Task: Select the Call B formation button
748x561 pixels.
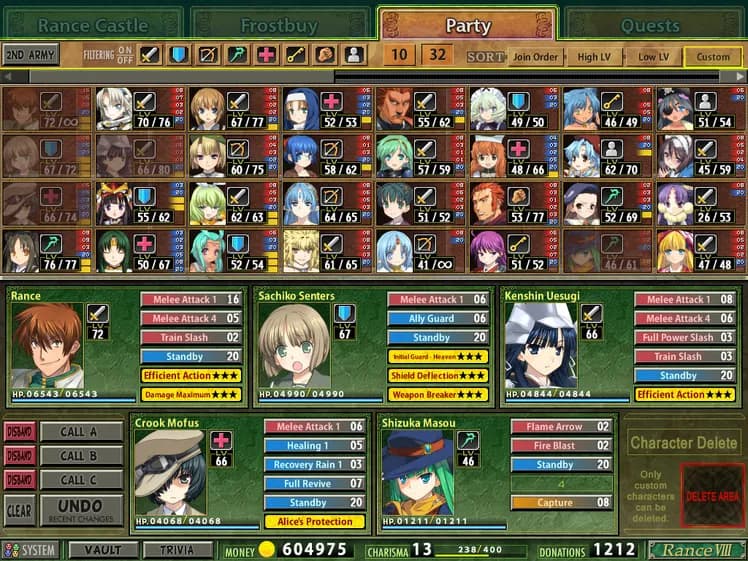Action: tap(79, 456)
